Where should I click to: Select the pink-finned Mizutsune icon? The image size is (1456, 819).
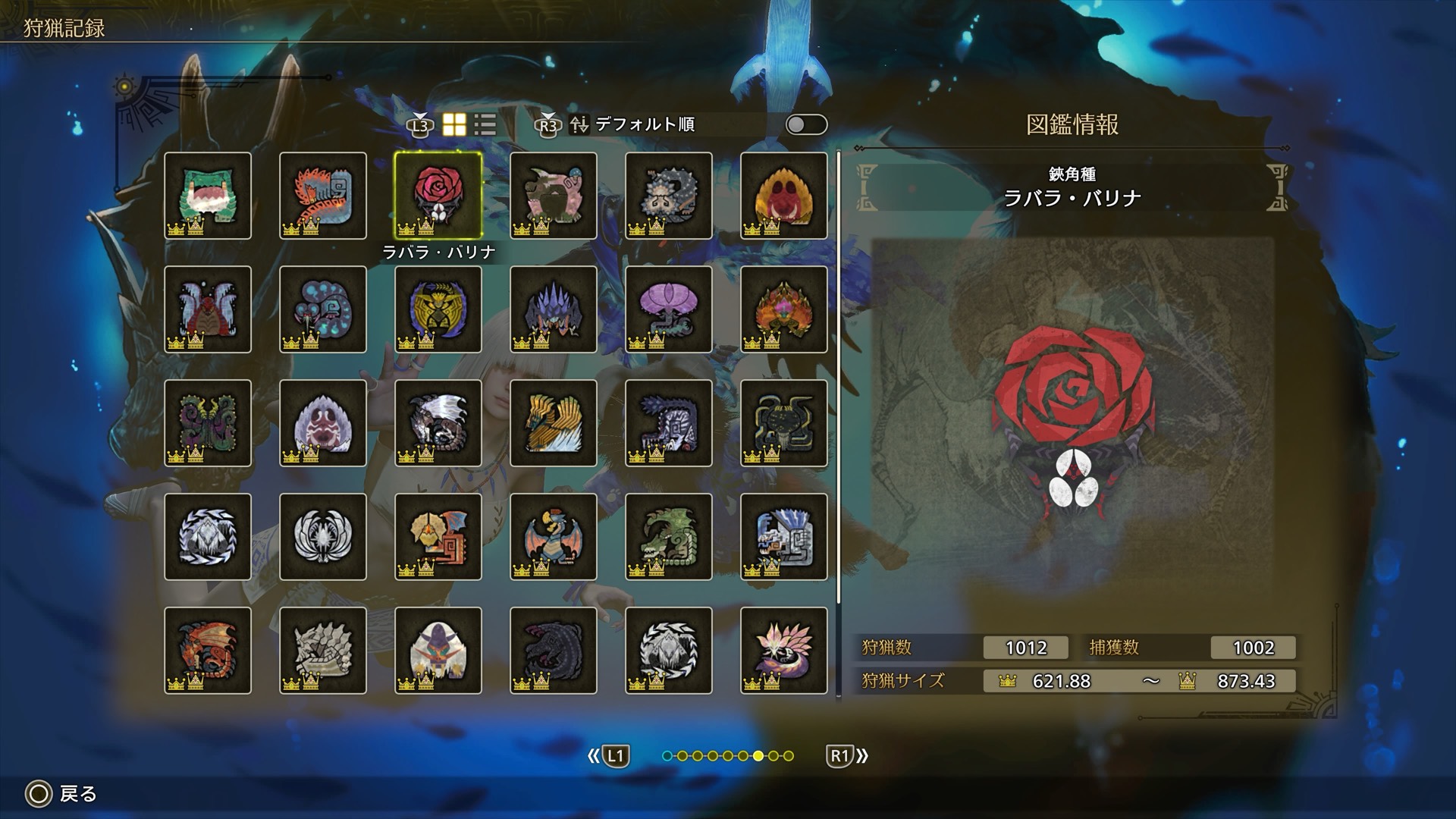(x=783, y=650)
